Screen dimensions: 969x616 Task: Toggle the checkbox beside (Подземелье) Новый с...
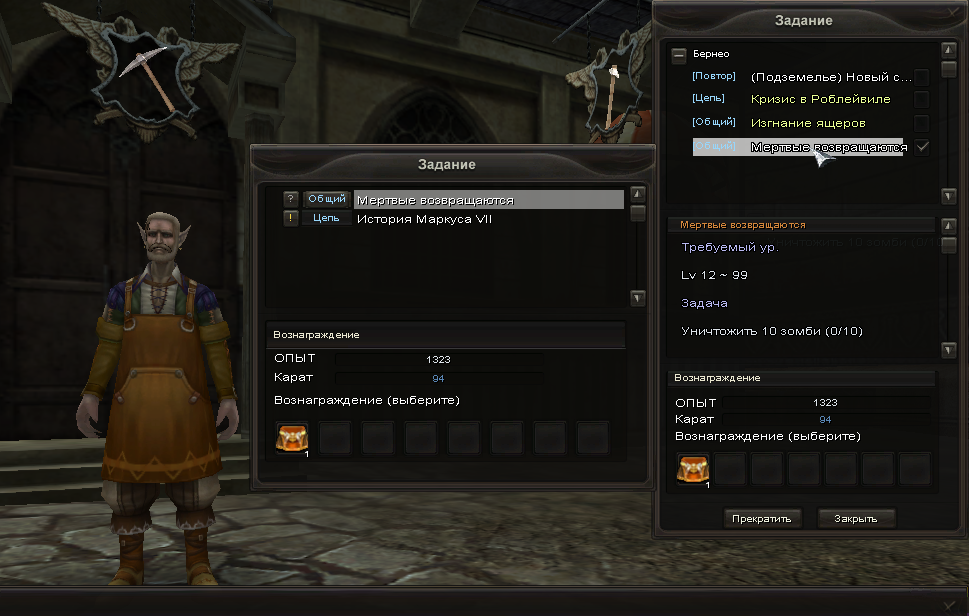coord(922,76)
